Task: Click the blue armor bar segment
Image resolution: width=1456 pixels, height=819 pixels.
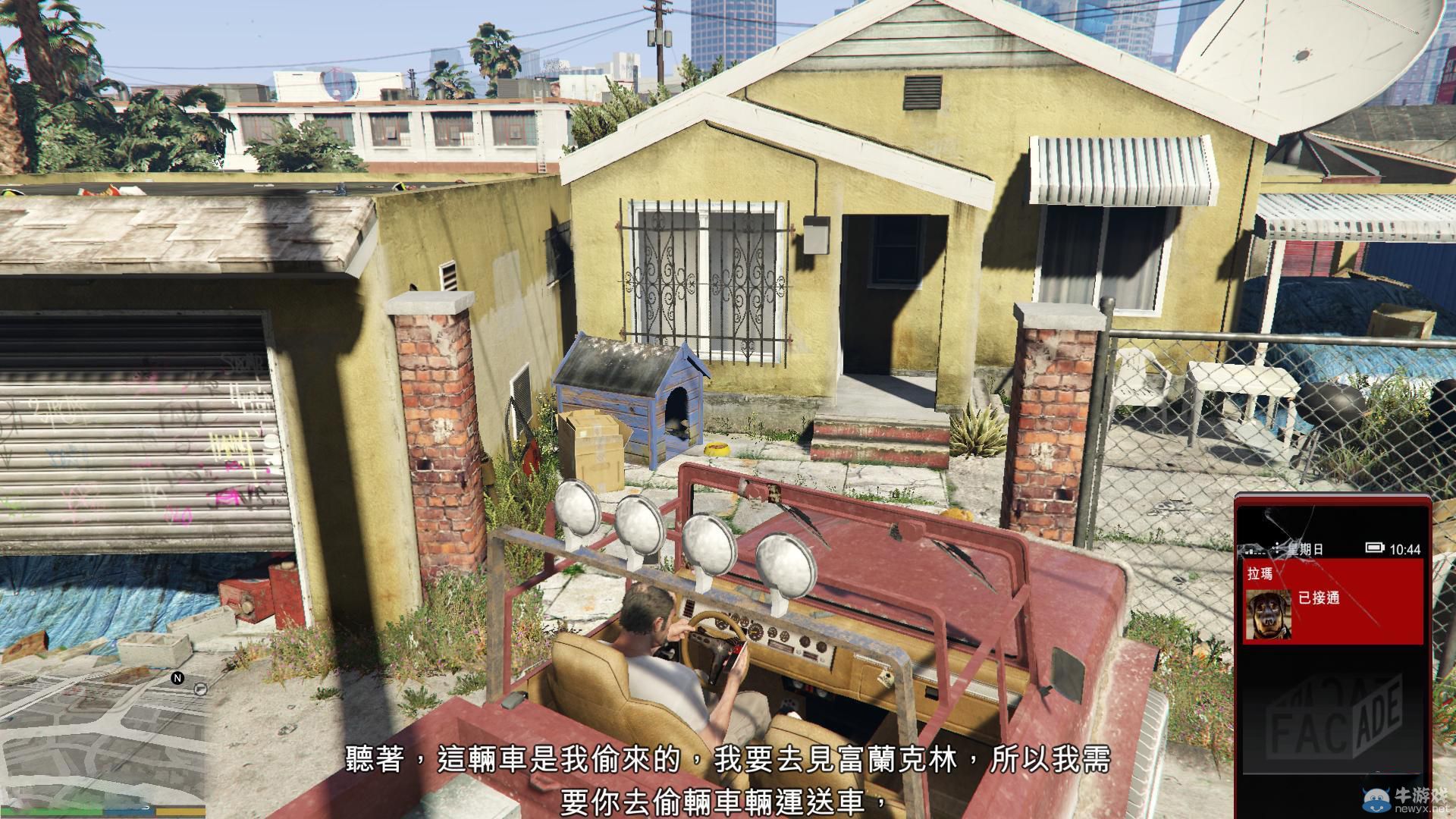Action: click(127, 811)
